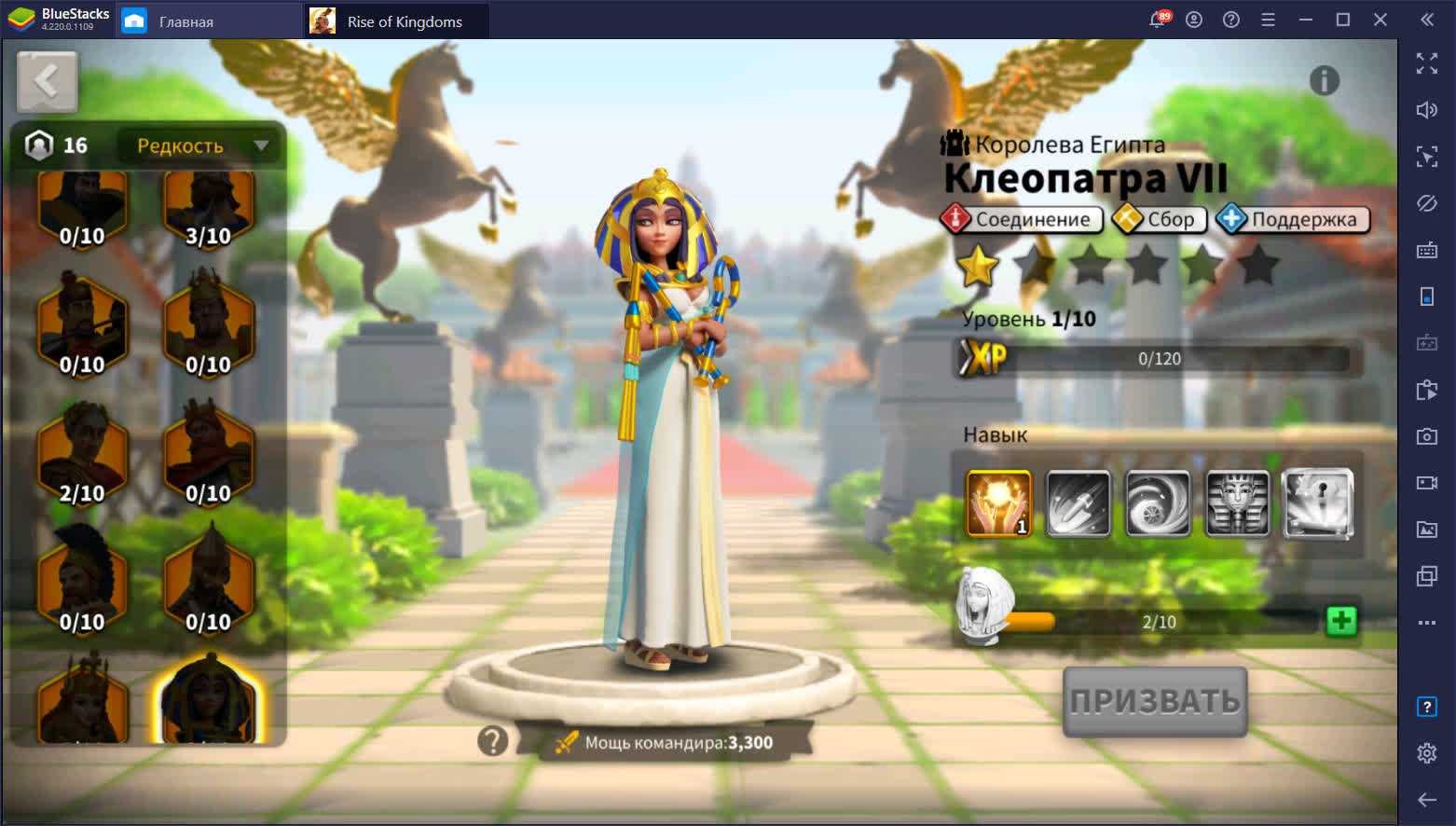Inspect the falling arrows skill icon
The width and height of the screenshot is (1456, 826).
(x=1078, y=504)
